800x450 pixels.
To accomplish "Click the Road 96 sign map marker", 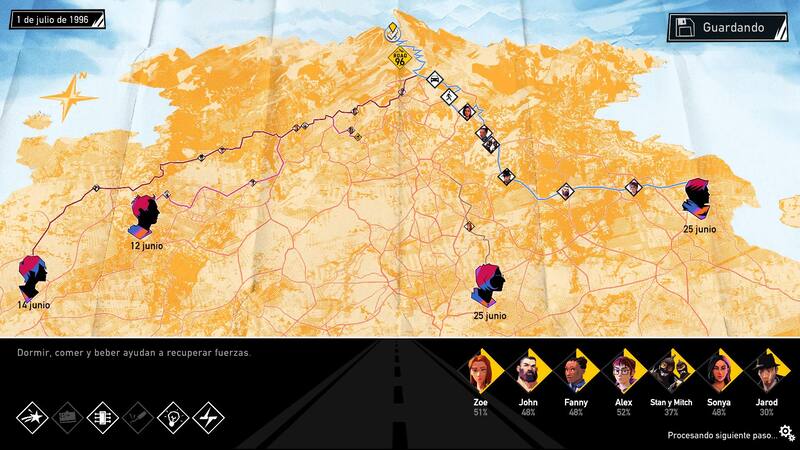I will coord(399,60).
